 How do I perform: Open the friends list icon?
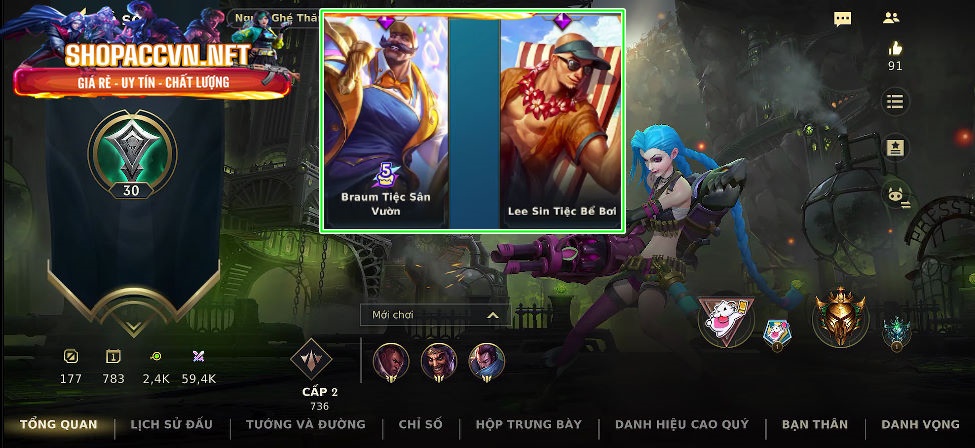click(891, 18)
